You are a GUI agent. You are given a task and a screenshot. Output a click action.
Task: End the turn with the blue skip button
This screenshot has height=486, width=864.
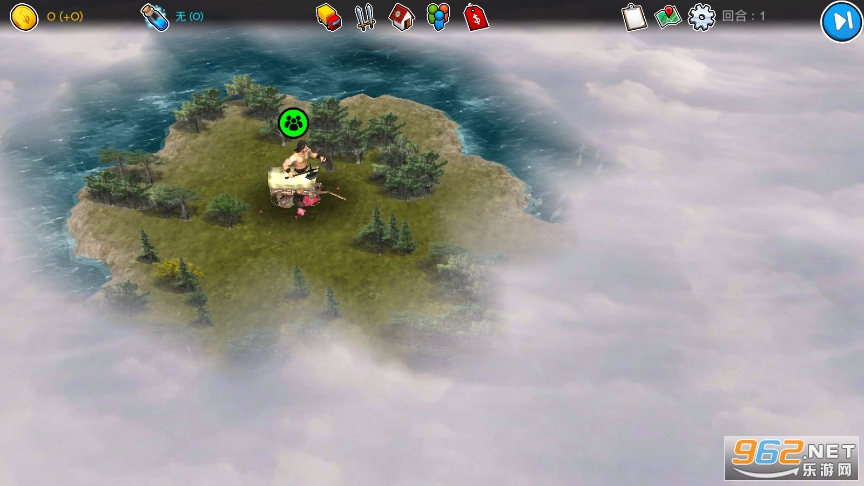(840, 21)
